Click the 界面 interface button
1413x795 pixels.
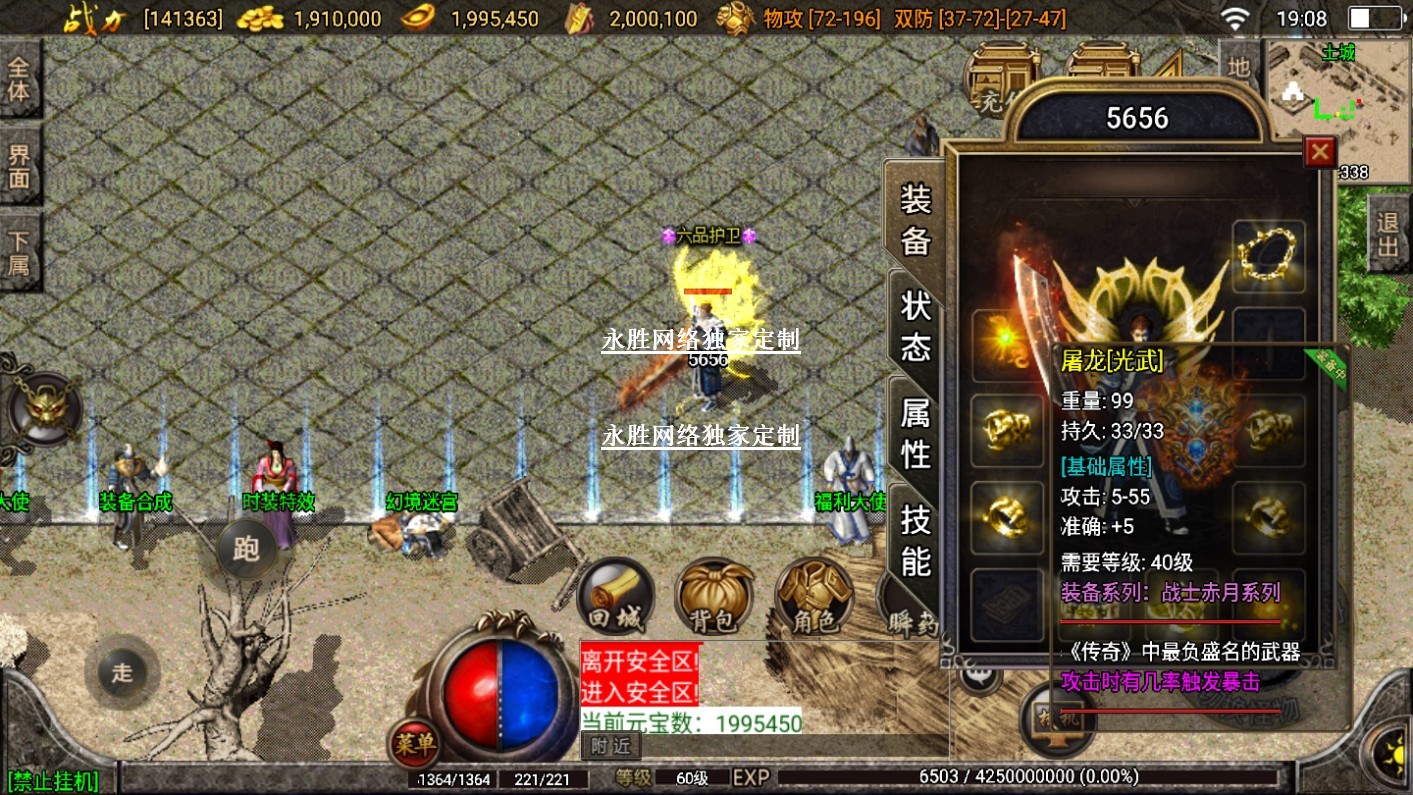point(19,167)
